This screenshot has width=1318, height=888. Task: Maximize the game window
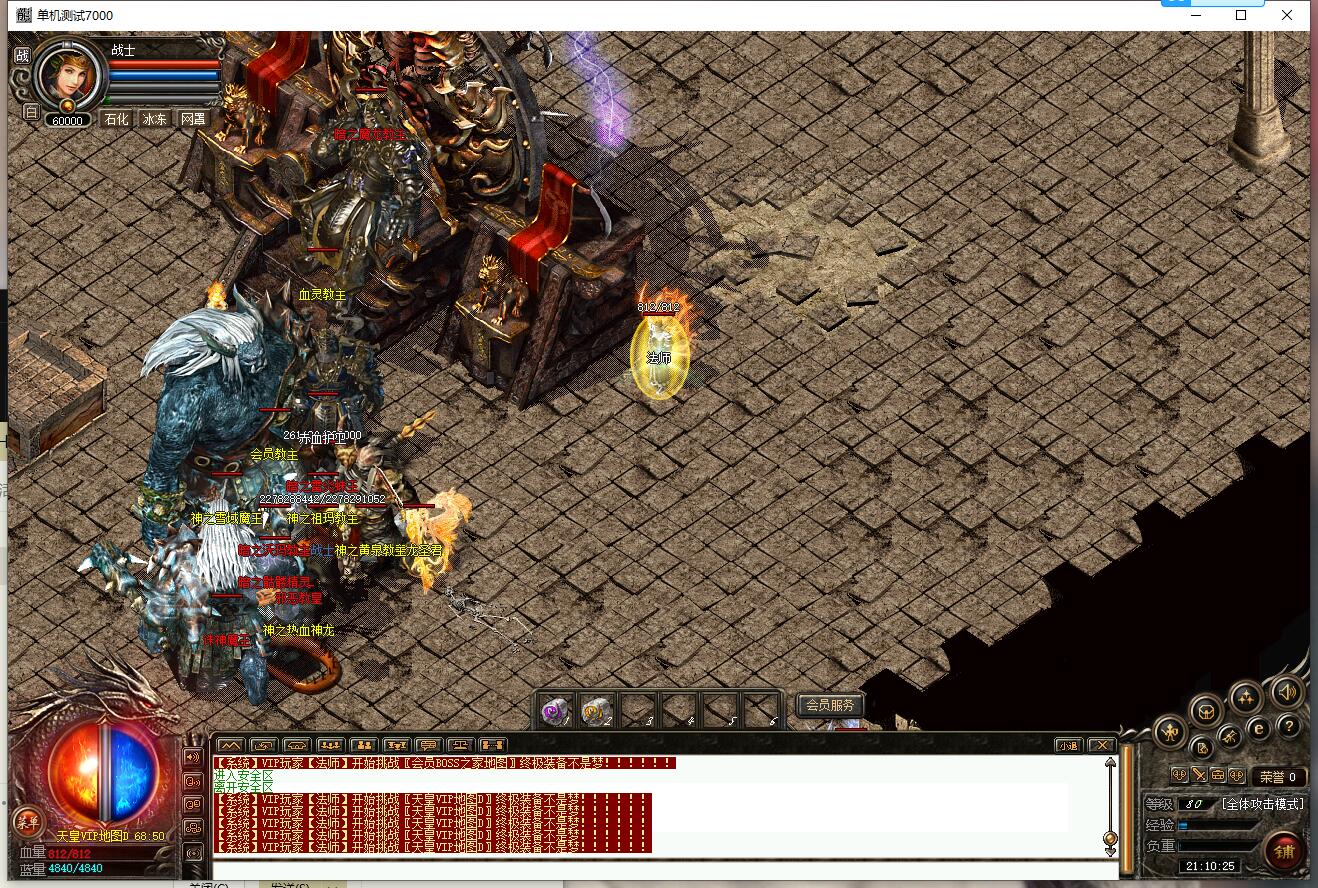click(x=1241, y=15)
